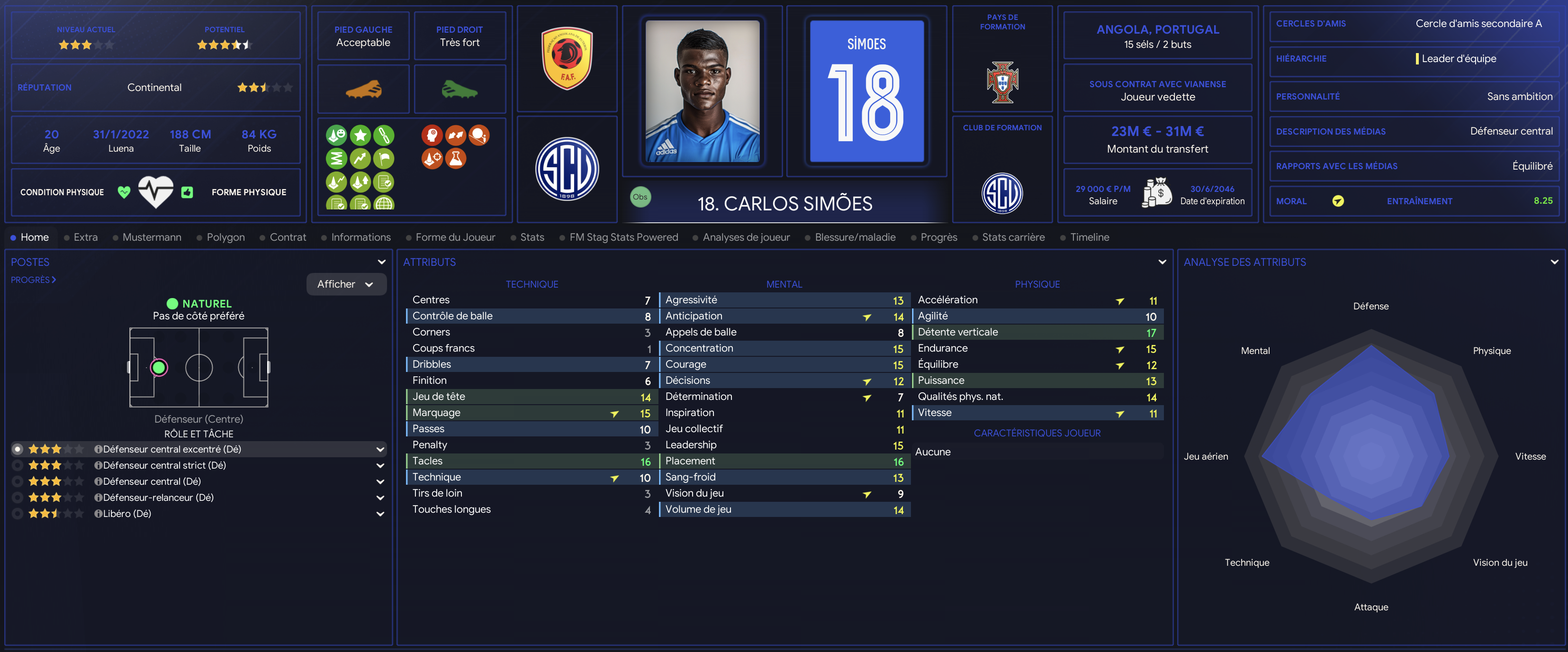1568x652 pixels.
Task: Select the player portrait photo
Action: [702, 91]
